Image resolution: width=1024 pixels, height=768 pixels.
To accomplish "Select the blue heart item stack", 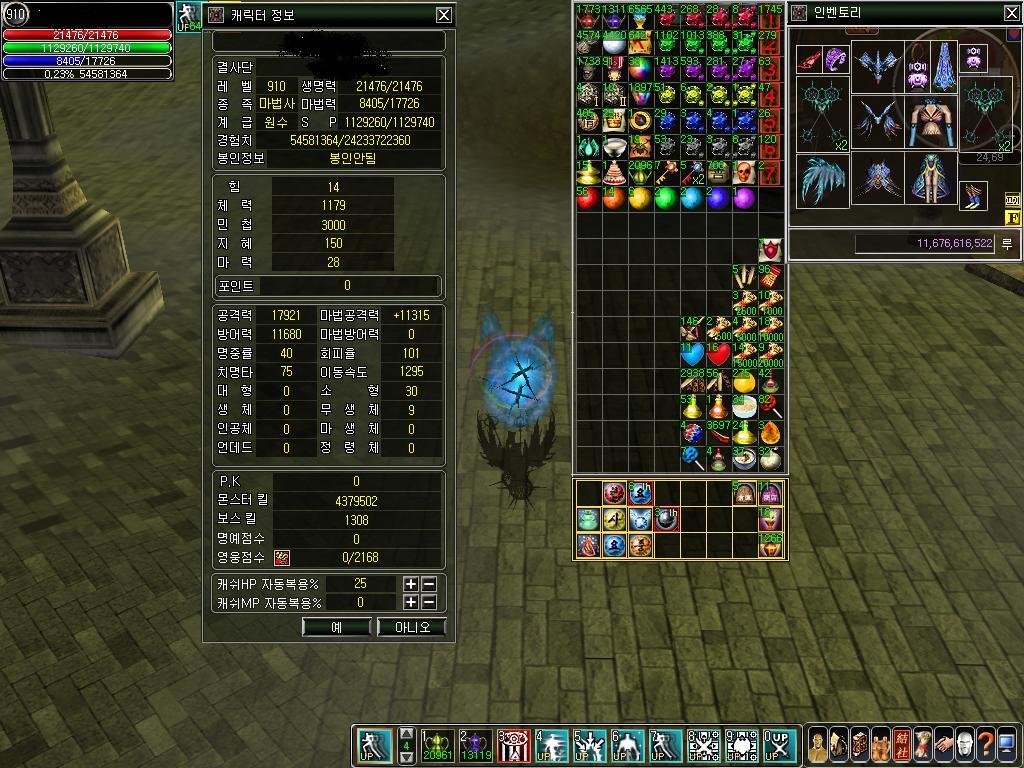I will (x=692, y=355).
